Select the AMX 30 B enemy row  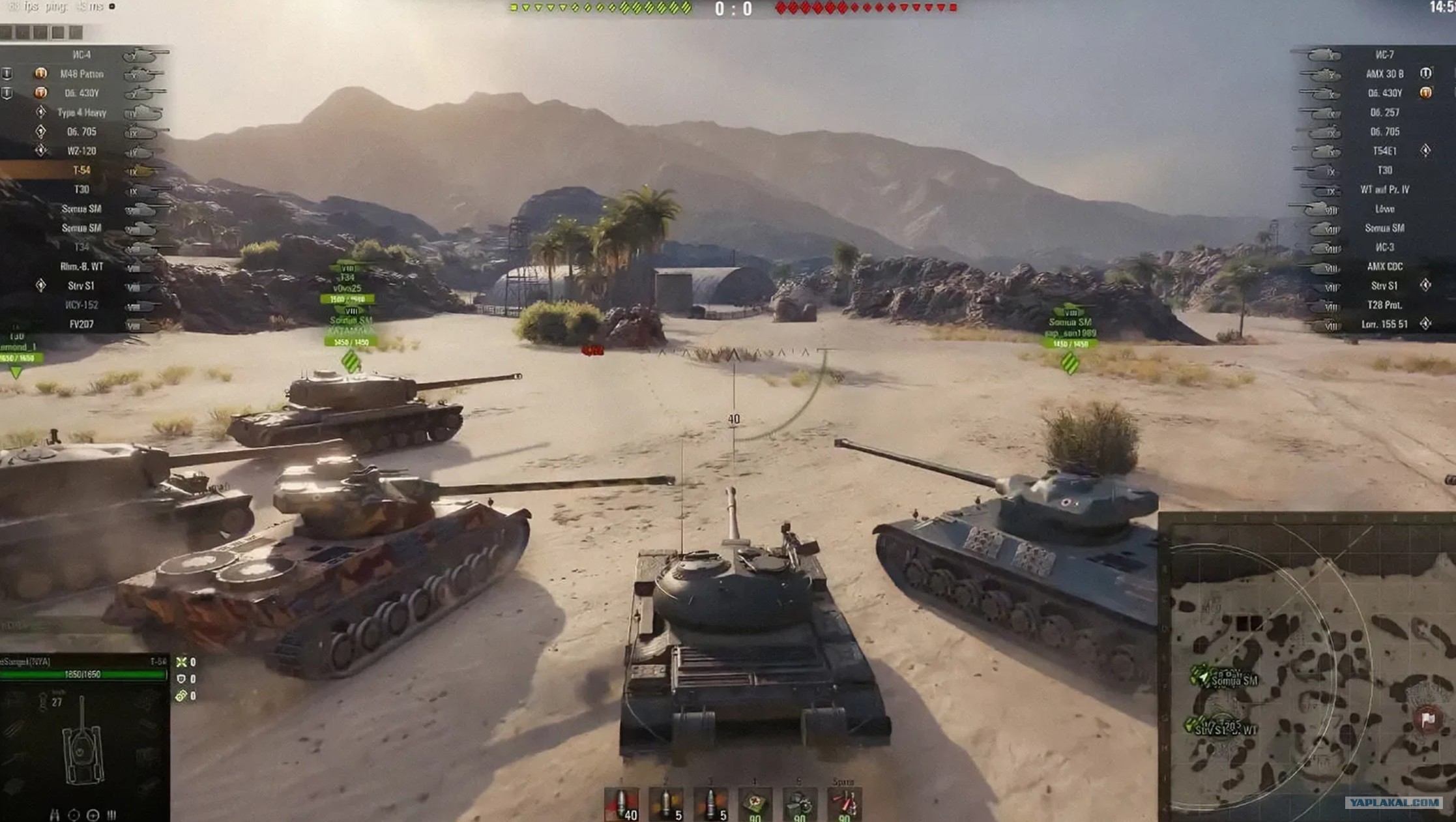(x=1384, y=74)
